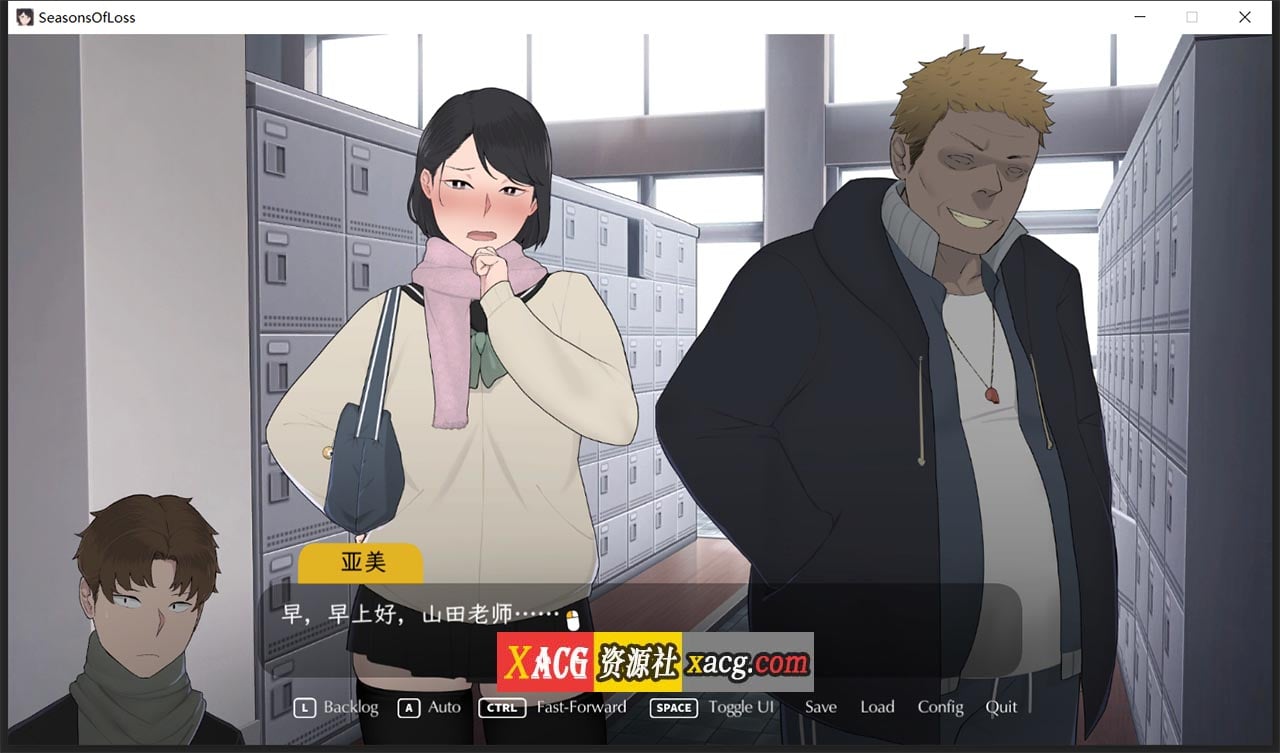Screen dimensions: 1280x753
Task: Click the [CTRL] key badge before Fast-Forward
Action: coord(502,707)
